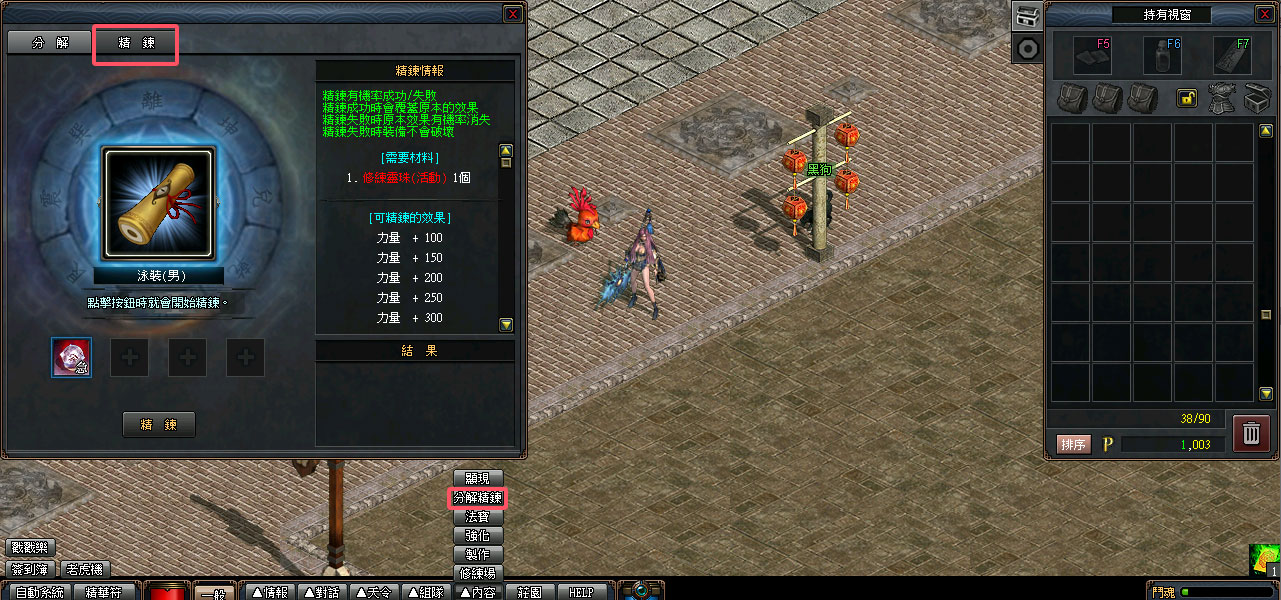Select the 精鍊 tab
This screenshot has width=1281, height=600.
pos(136,45)
